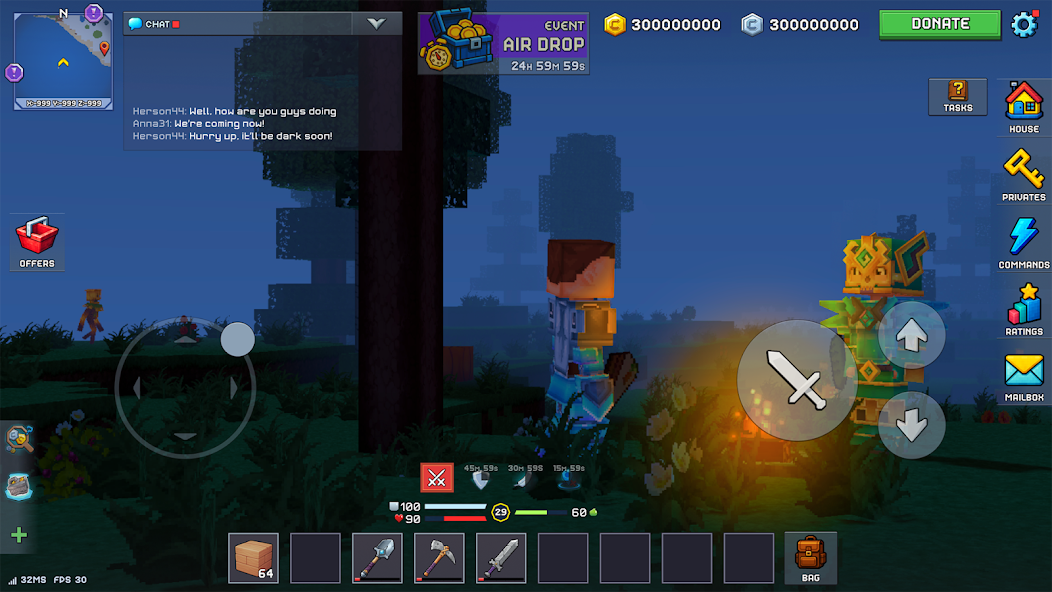Open the Privates key menu
This screenshot has height=592, width=1052.
[1023, 173]
